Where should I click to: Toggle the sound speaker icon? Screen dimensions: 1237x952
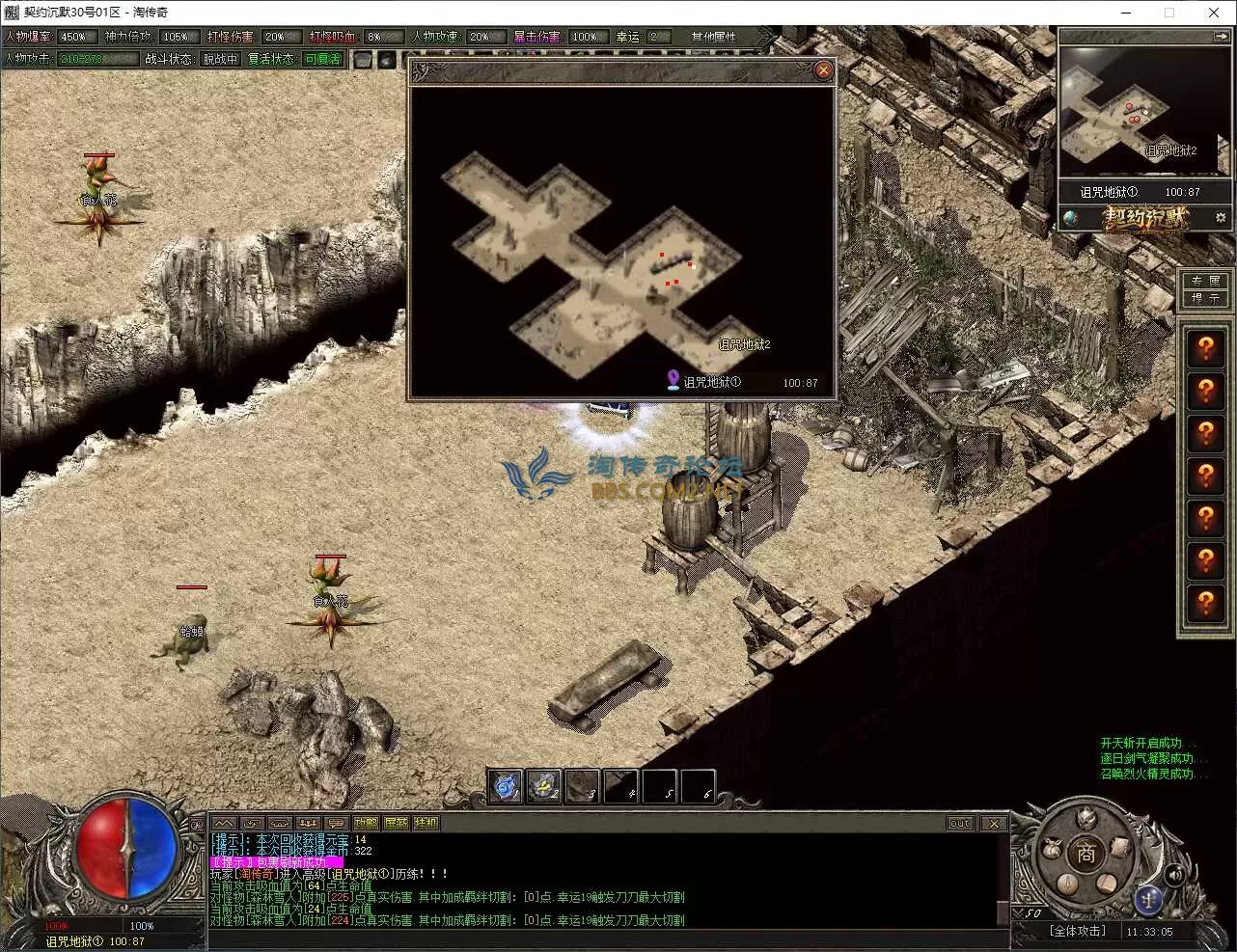point(1175,875)
